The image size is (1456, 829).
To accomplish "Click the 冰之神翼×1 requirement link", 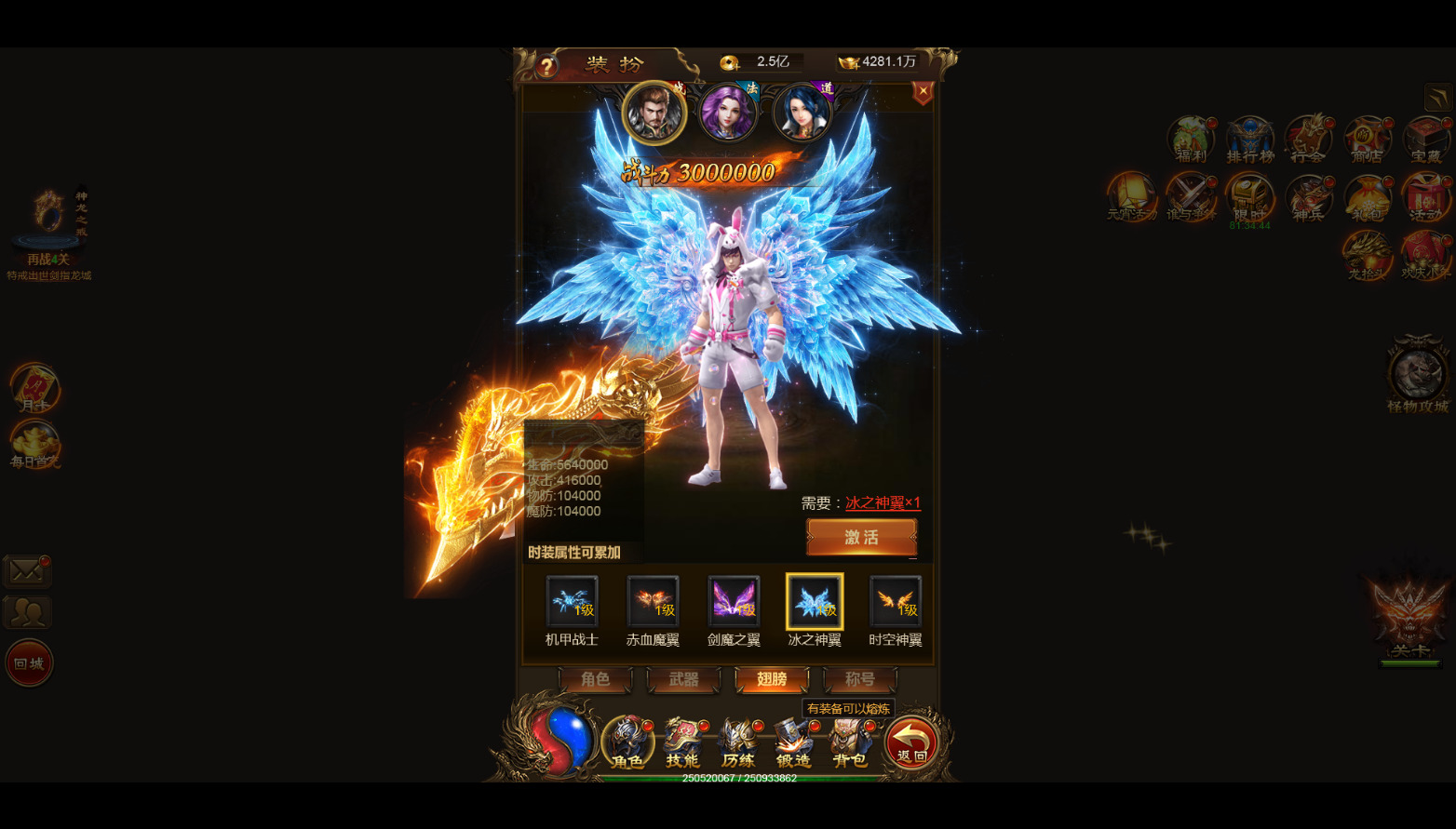I will pyautogui.click(x=883, y=502).
